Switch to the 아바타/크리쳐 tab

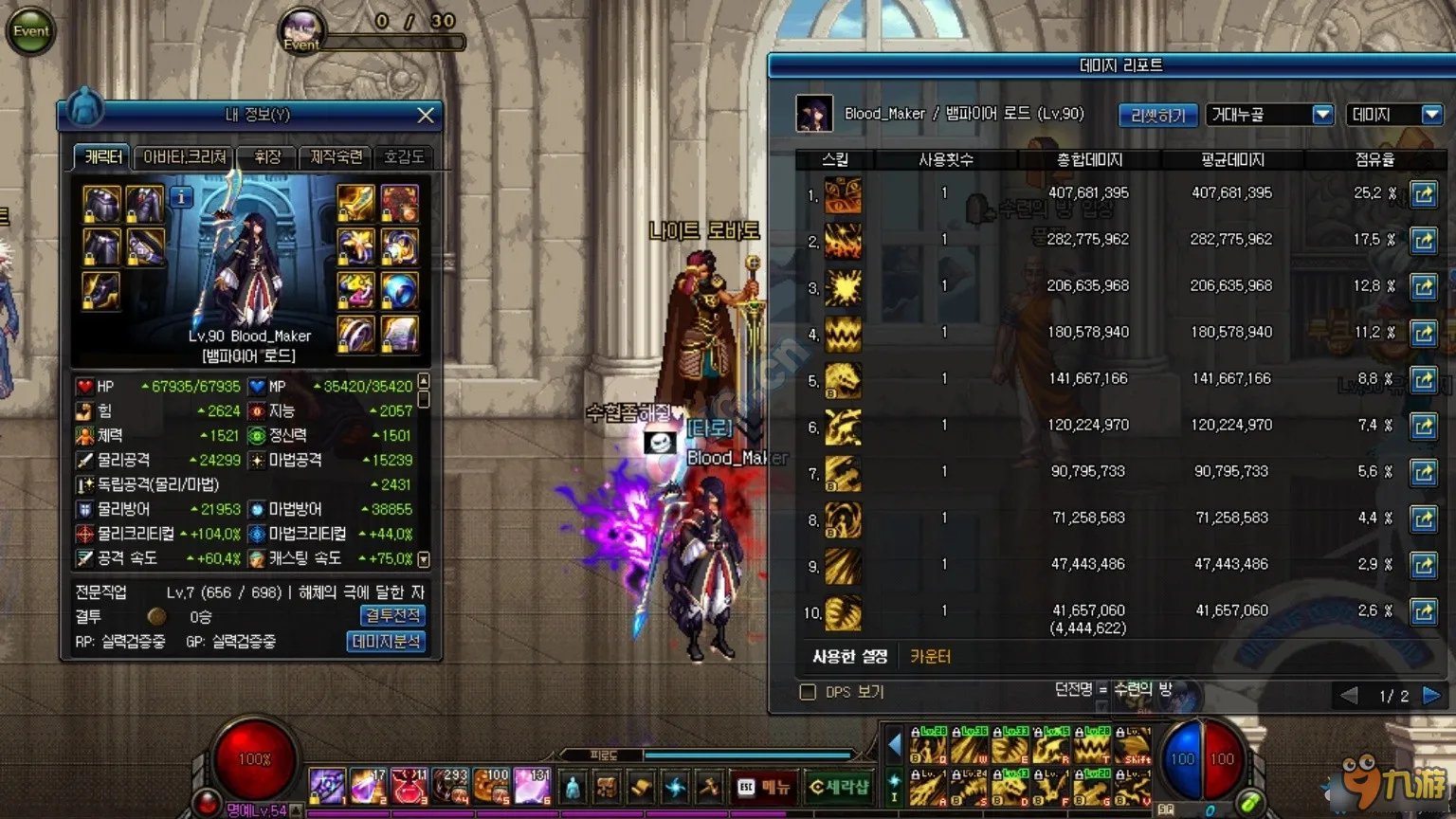point(185,157)
